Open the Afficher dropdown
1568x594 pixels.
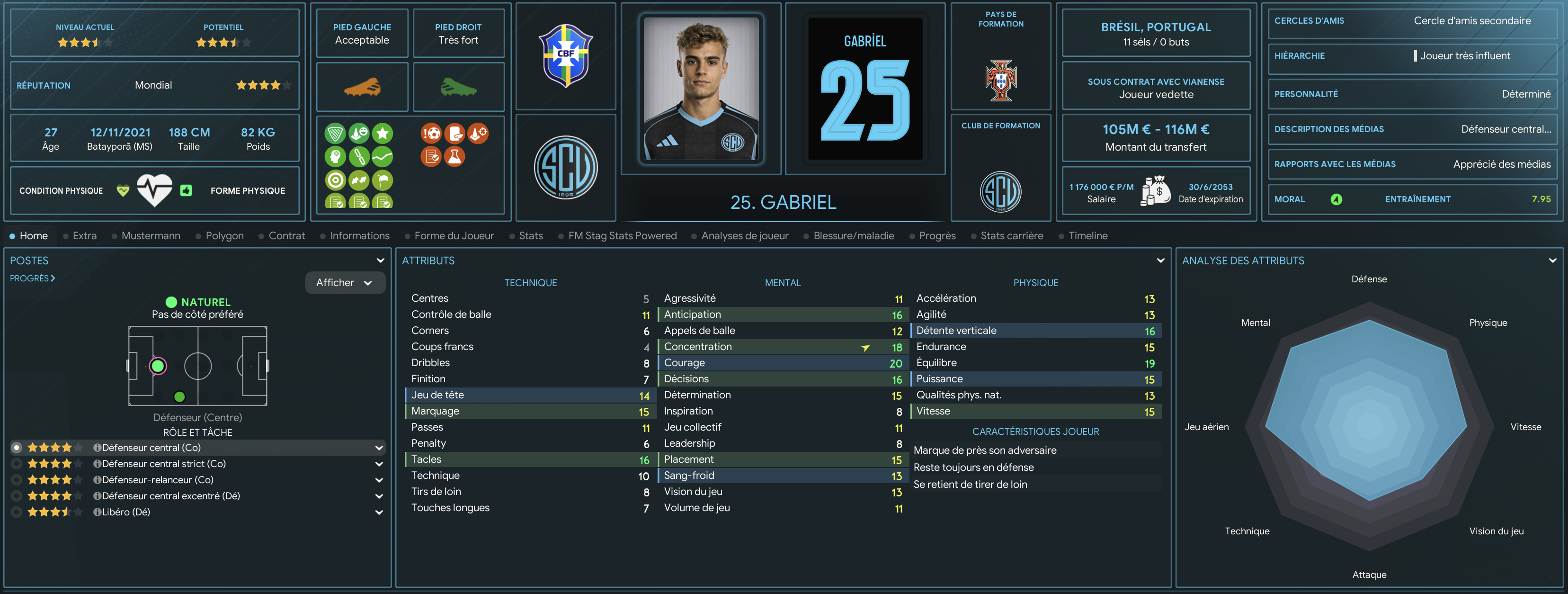pyautogui.click(x=345, y=283)
